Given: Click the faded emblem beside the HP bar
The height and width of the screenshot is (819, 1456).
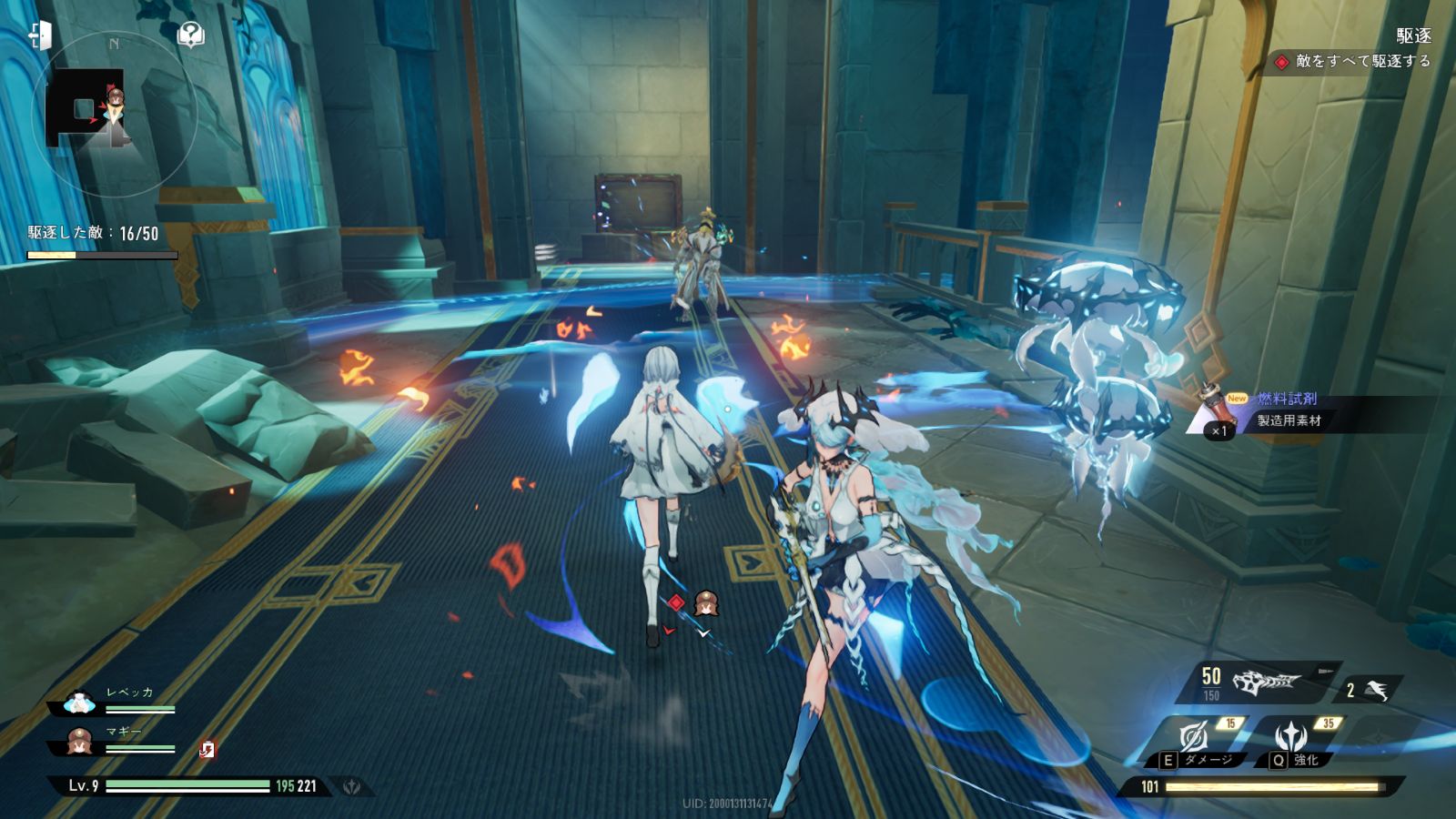Looking at the screenshot, I should coord(351,786).
